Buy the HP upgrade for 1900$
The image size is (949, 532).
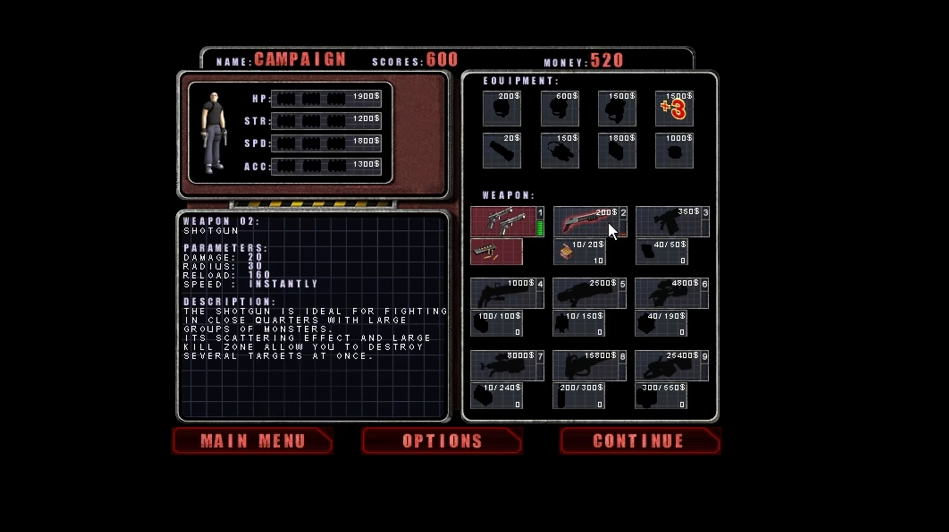pyautogui.click(x=326, y=98)
